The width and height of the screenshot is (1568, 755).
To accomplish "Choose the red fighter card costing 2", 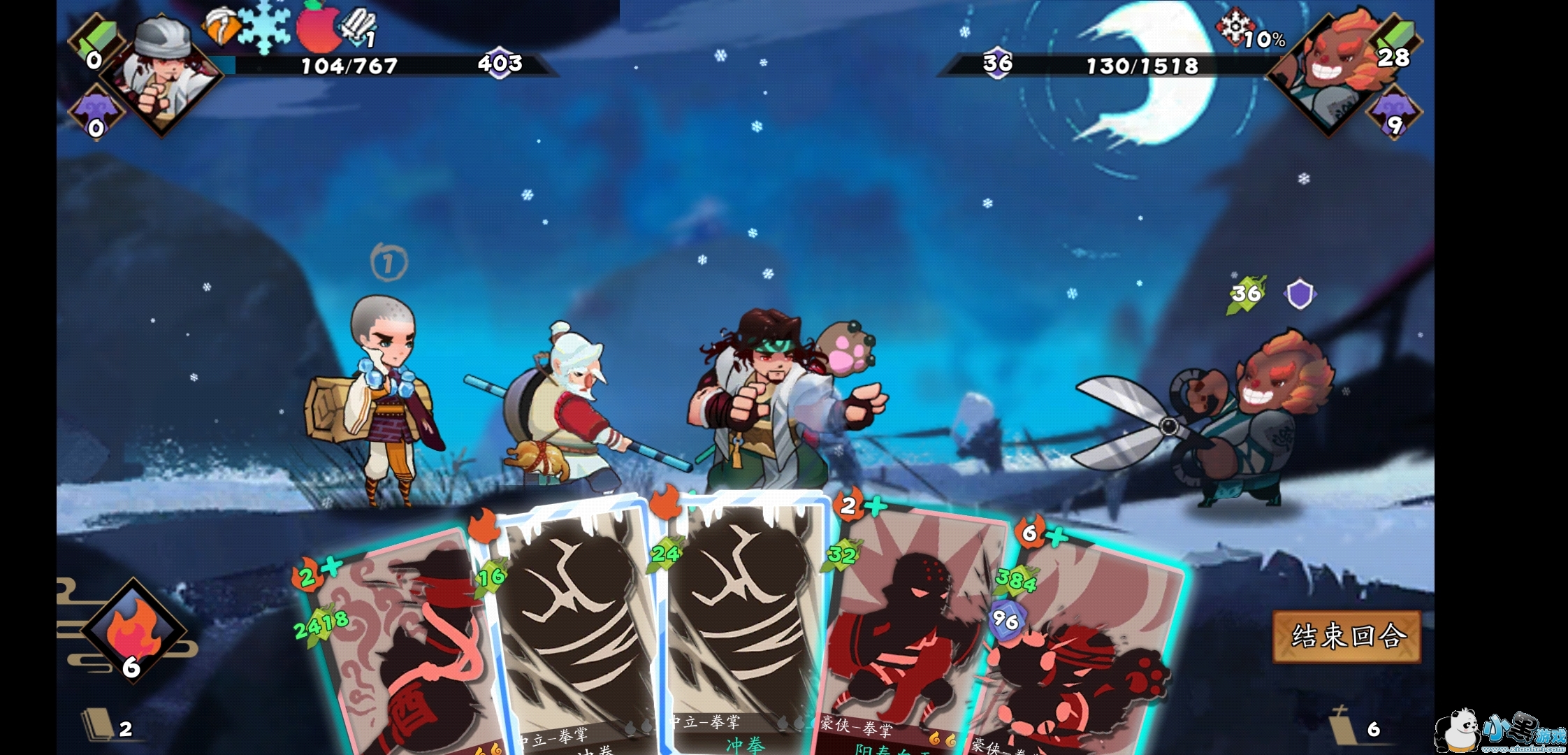I will tap(908, 629).
